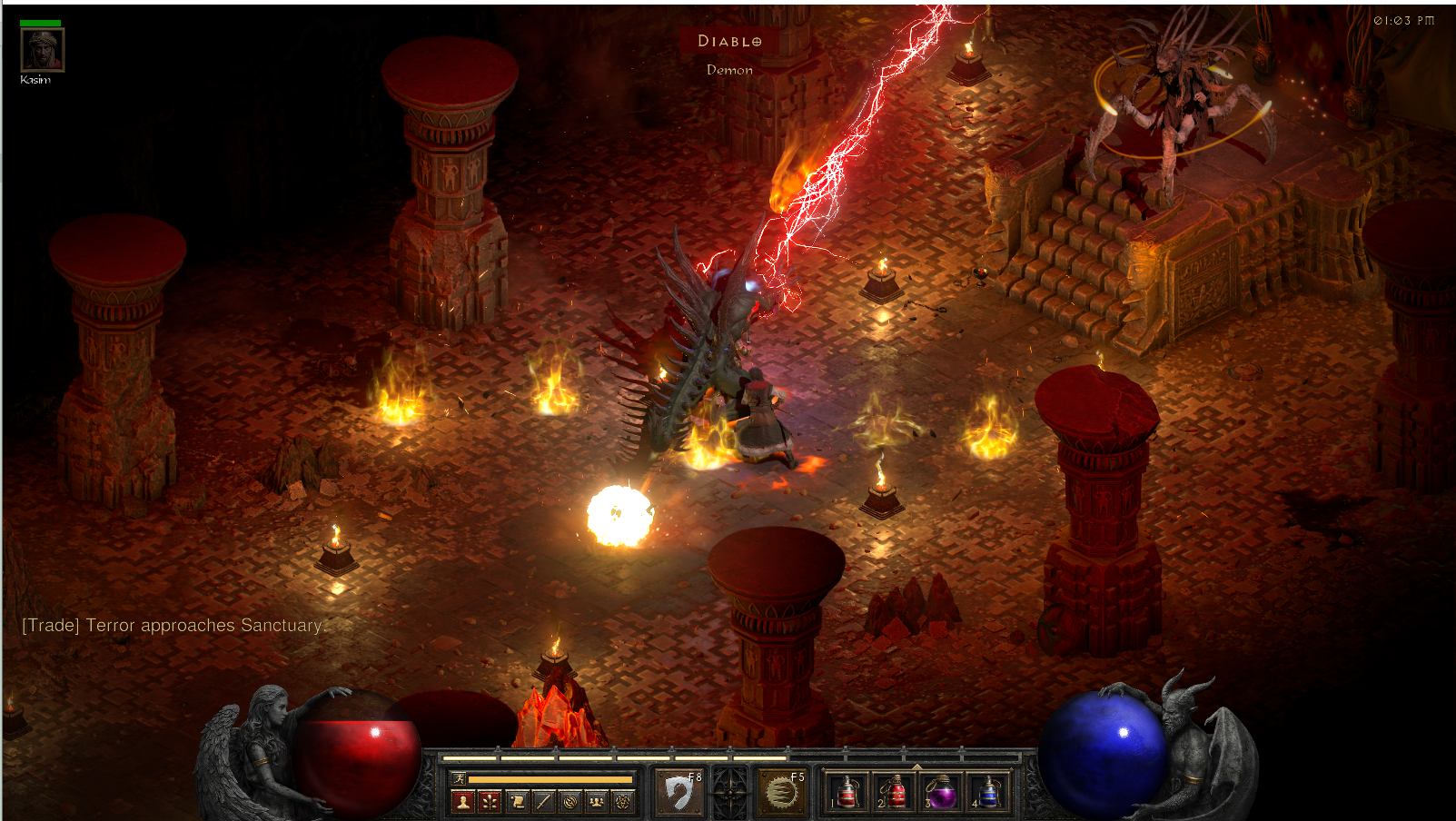Use the potion in belt slot 1
The width and height of the screenshot is (1456, 821).
pos(847,792)
